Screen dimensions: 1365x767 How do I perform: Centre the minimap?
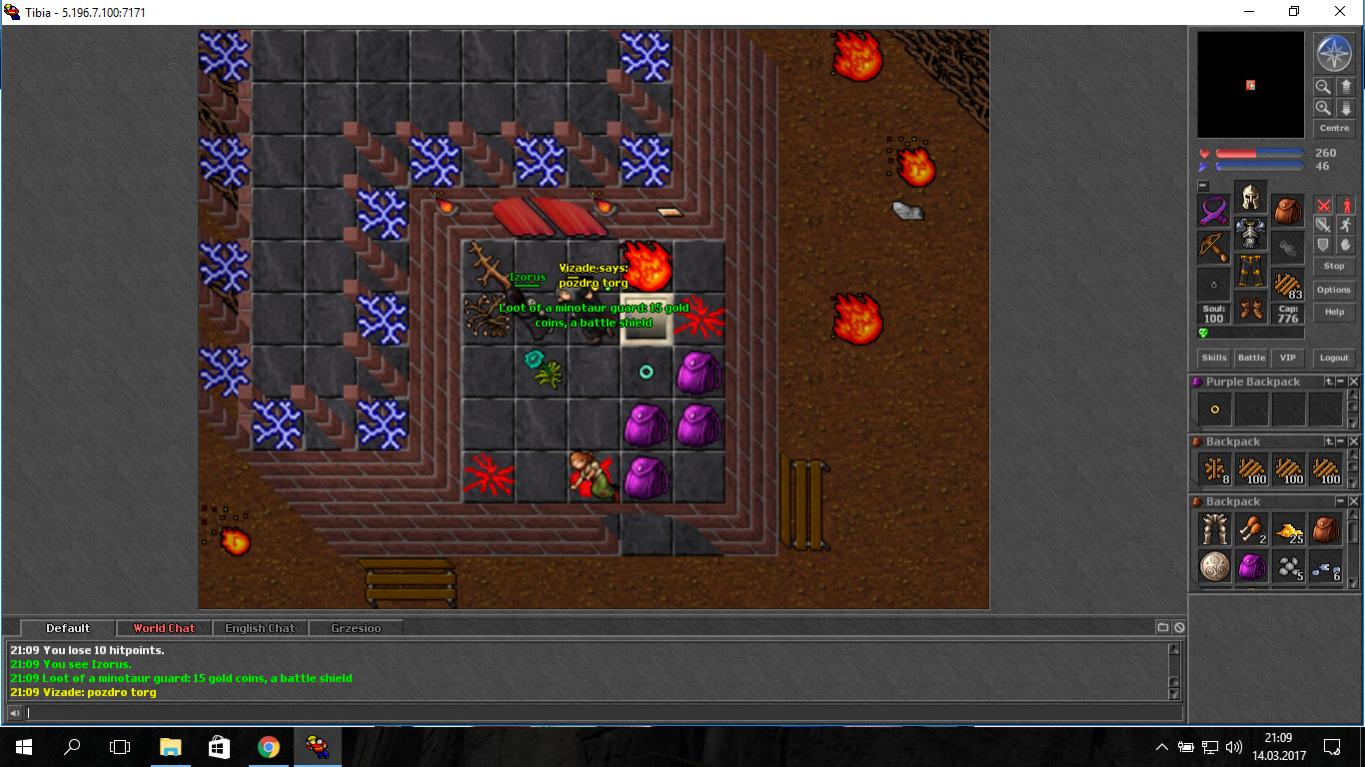click(x=1334, y=128)
